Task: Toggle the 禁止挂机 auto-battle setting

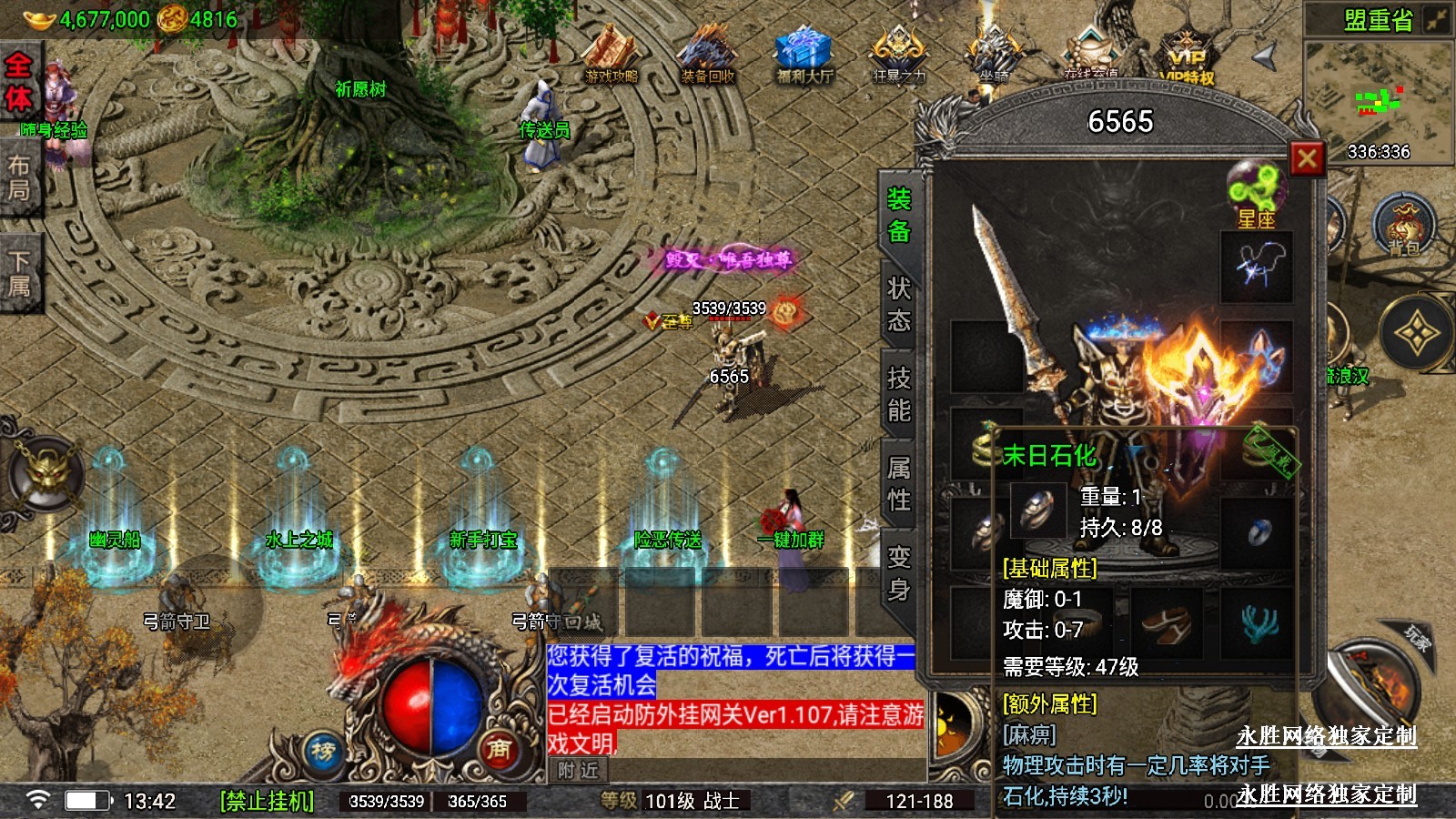Action: pos(268,801)
